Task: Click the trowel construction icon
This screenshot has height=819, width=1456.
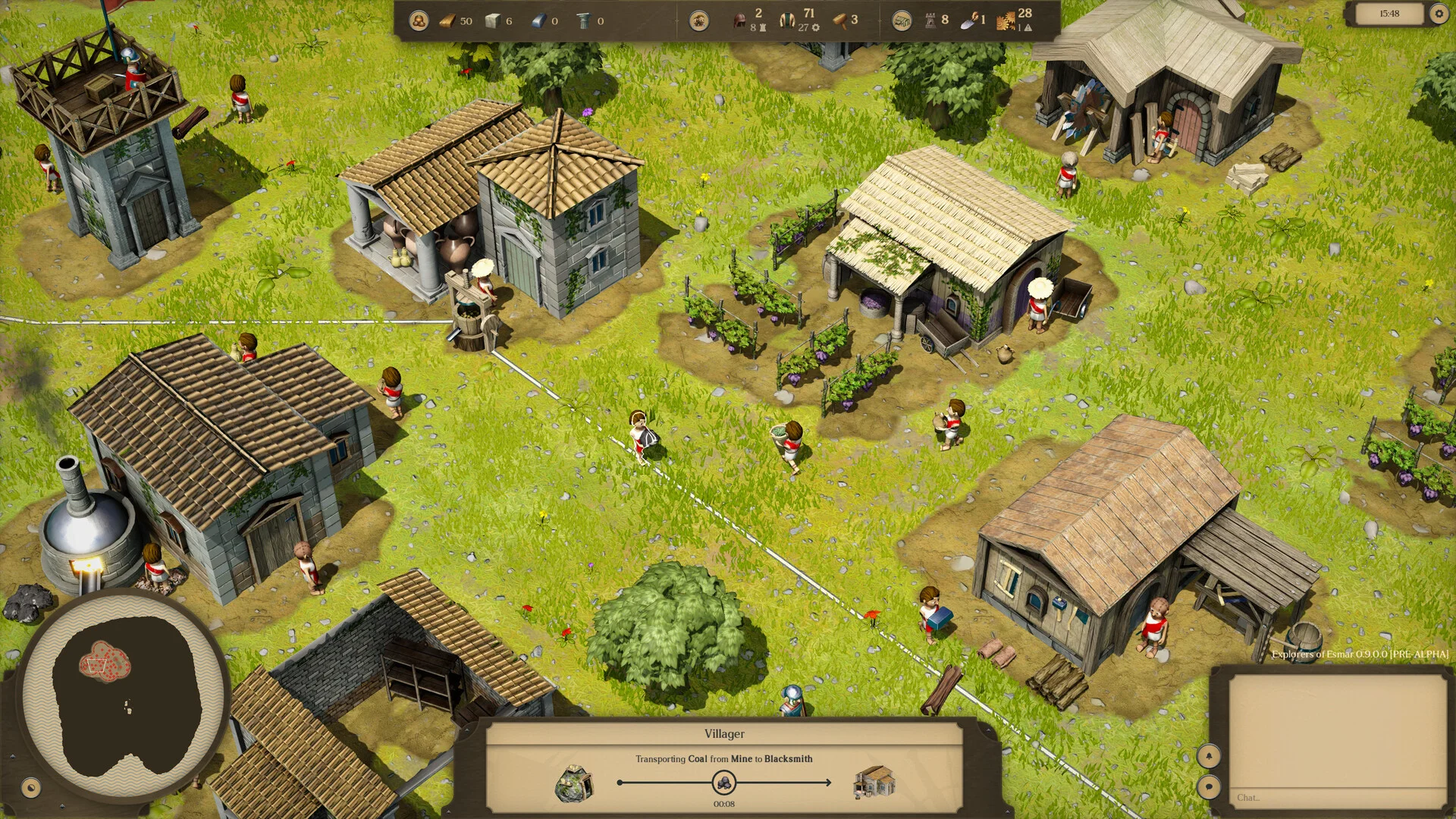Action: 969,21
